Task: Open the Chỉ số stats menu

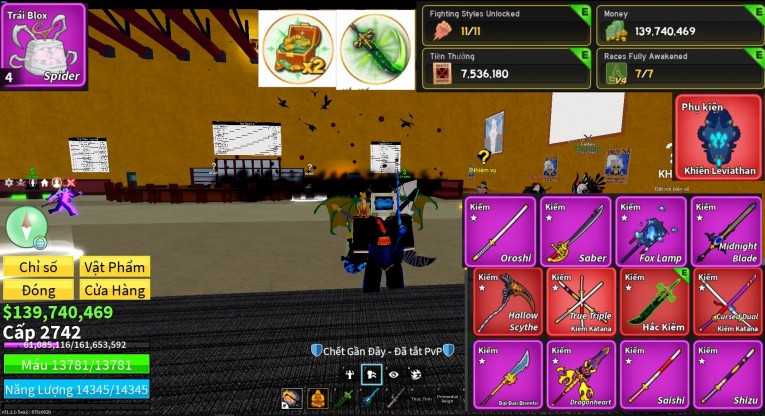Action: (39, 267)
